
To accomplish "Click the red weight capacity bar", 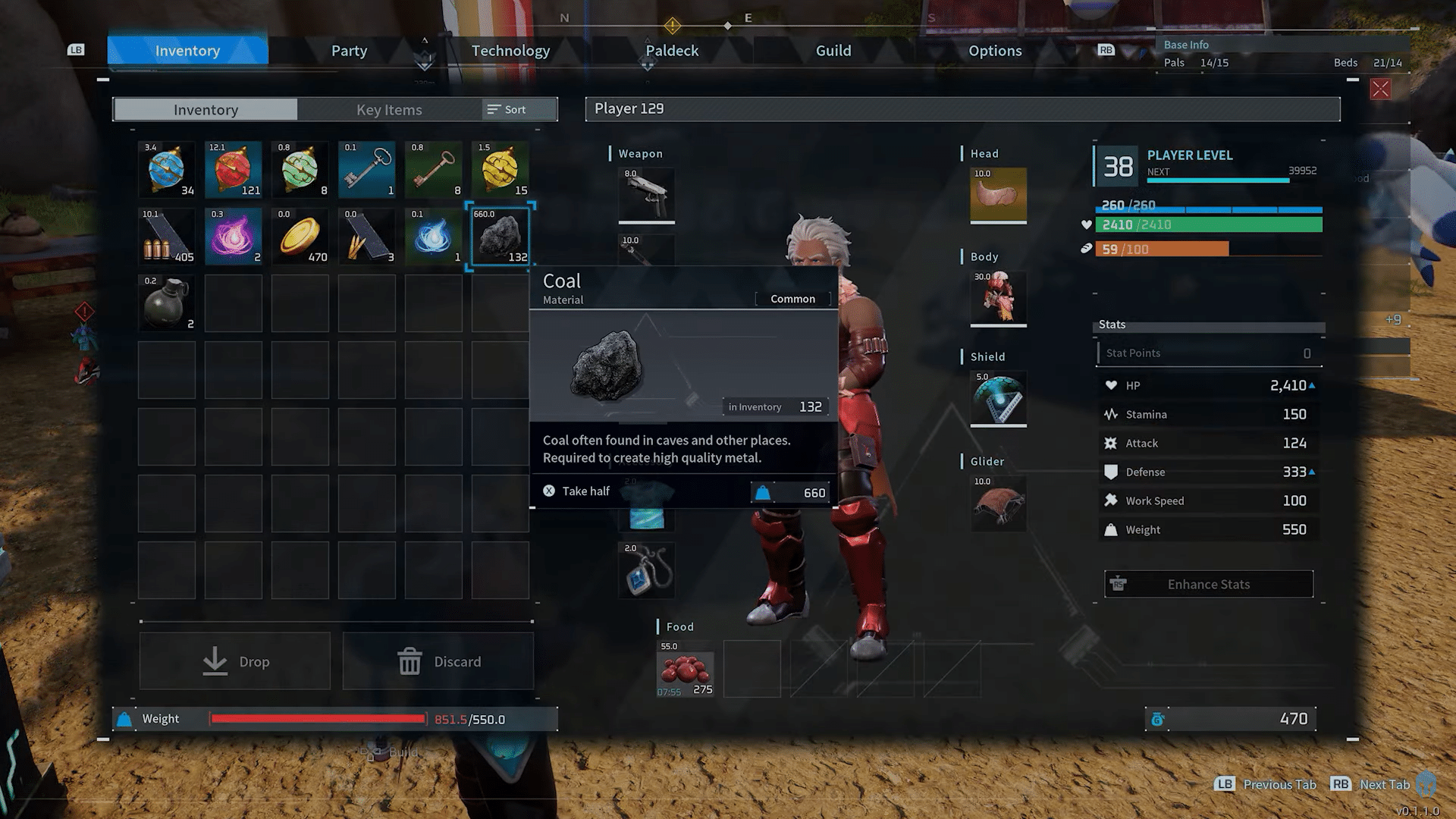I will pos(318,718).
